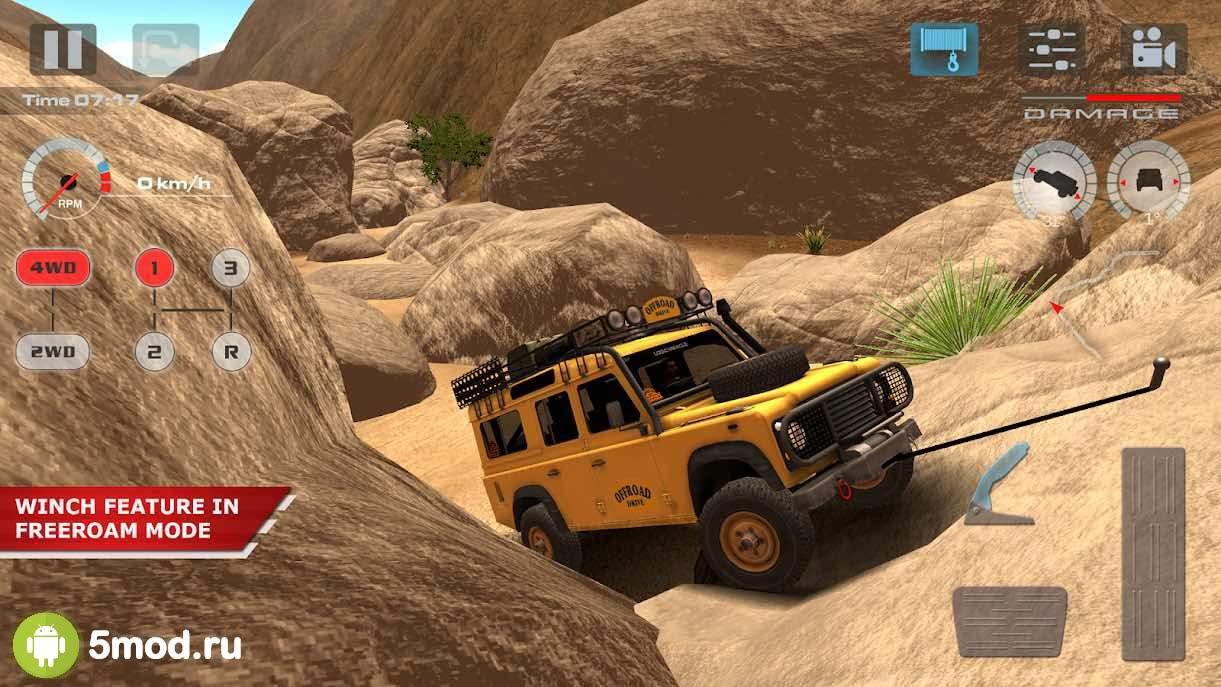The image size is (1221, 687).
Task: Shift into second gear
Action: [x=155, y=351]
